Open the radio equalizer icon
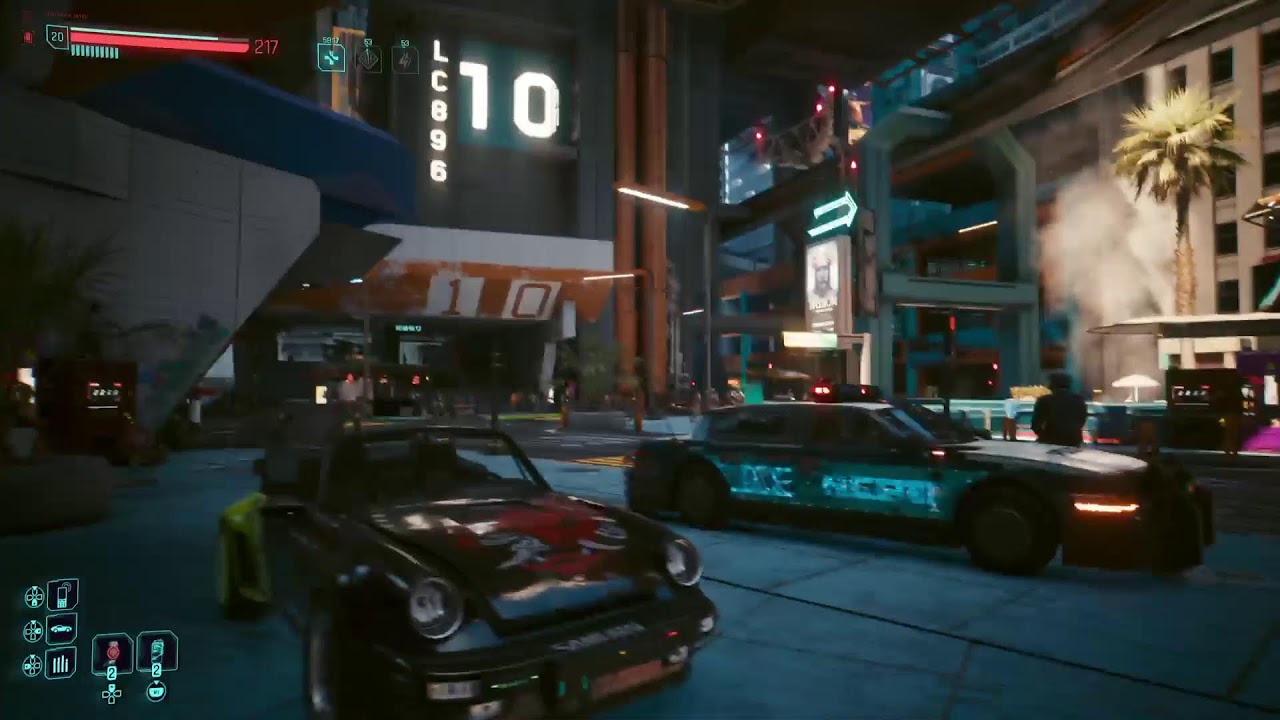The width and height of the screenshot is (1280, 720). pos(61,663)
